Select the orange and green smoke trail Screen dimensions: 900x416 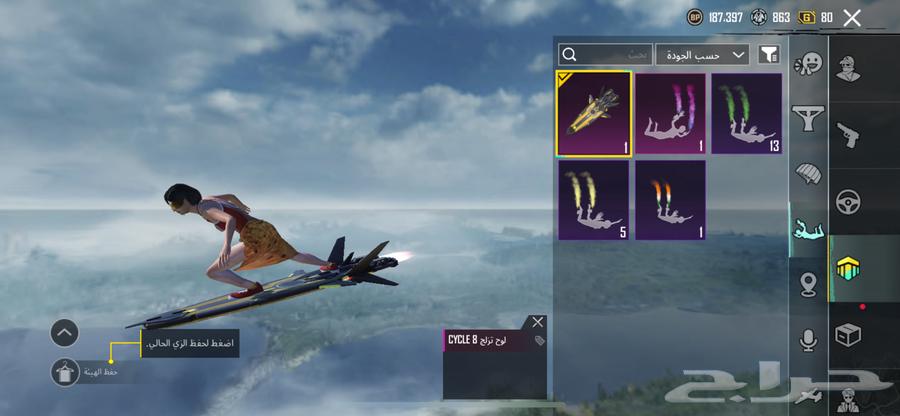coord(671,199)
